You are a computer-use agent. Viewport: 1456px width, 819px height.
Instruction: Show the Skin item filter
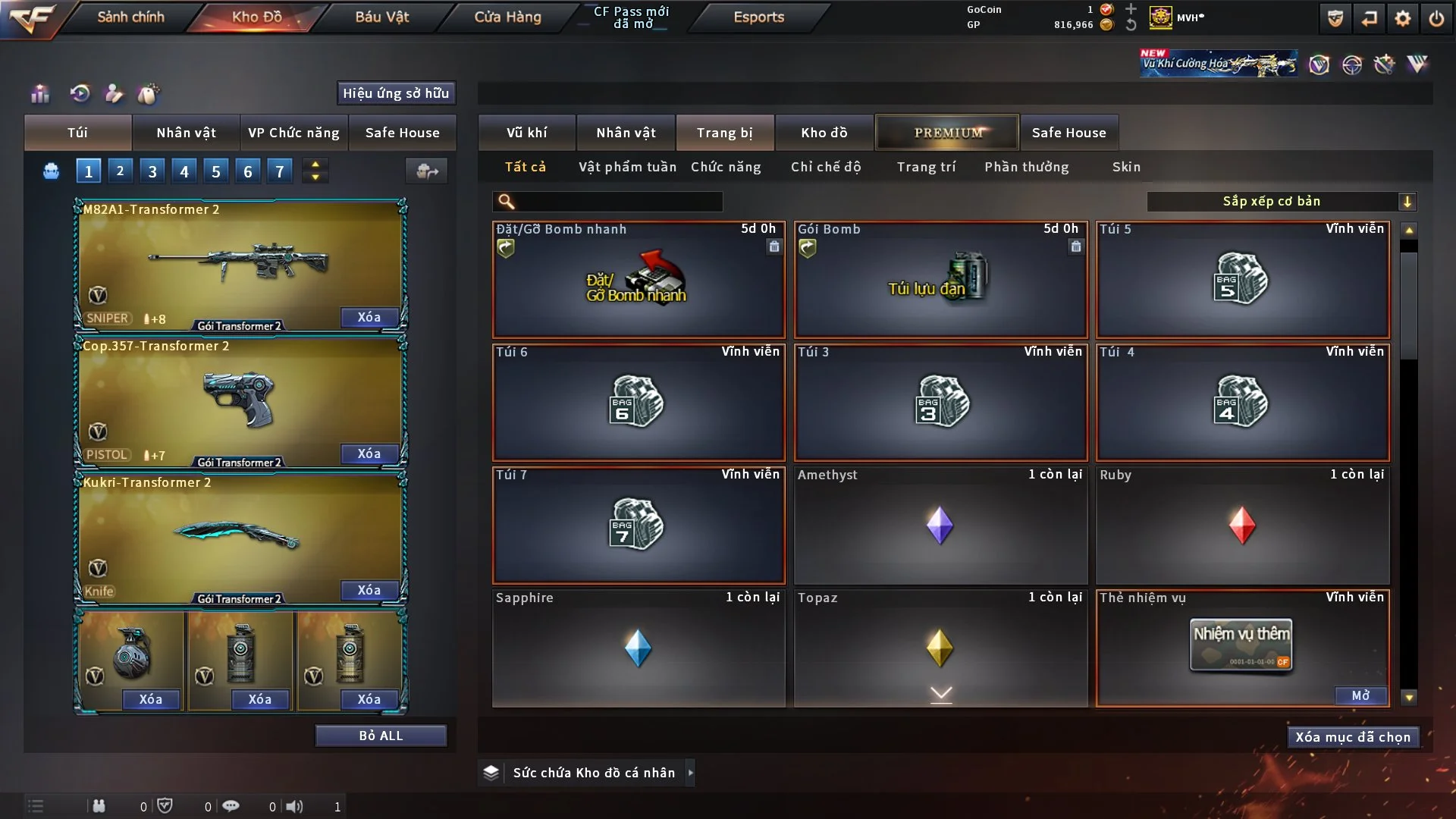point(1126,167)
